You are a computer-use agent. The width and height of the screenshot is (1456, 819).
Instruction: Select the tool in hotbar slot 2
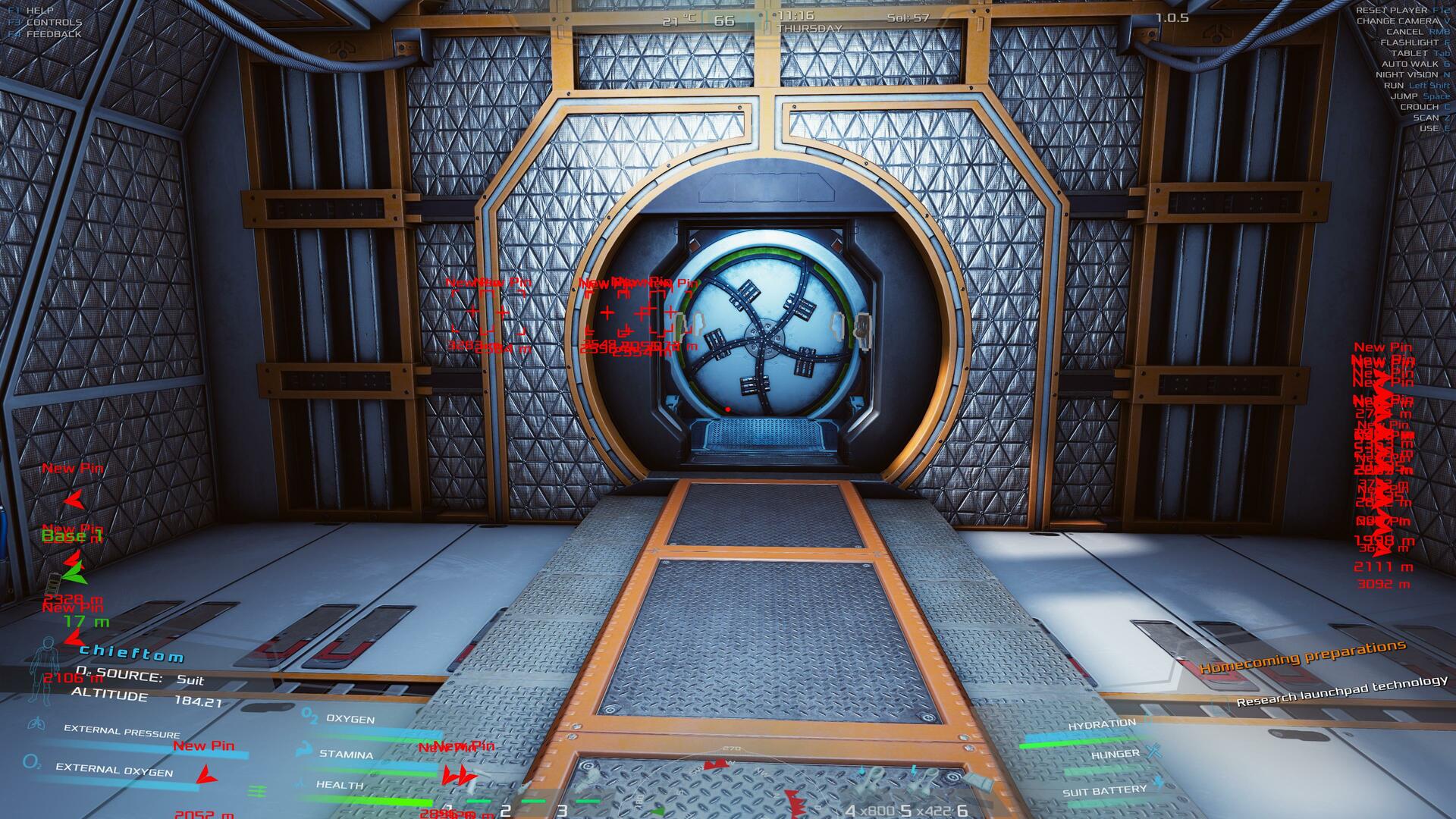[x=525, y=792]
